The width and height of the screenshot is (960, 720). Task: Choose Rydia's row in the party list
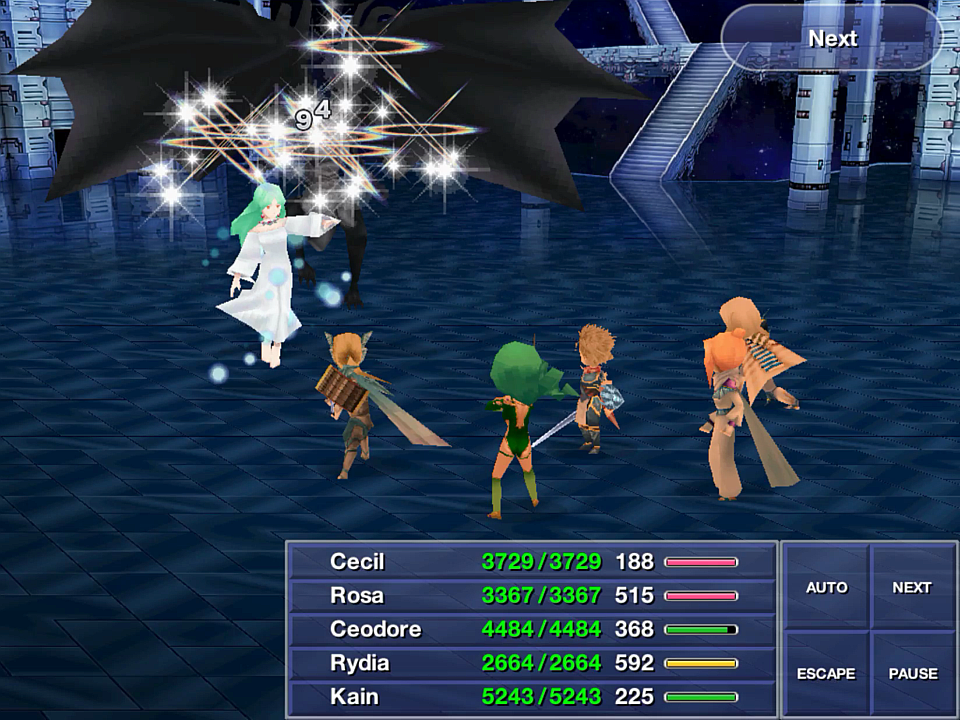(x=532, y=663)
